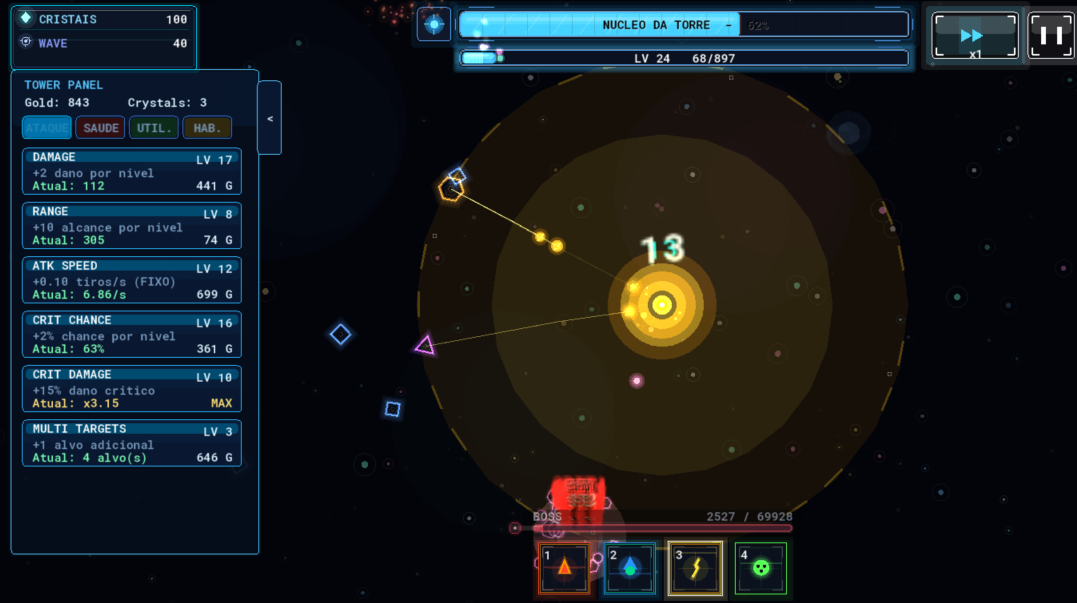Purchase the CRIT CHANCE upgrade

[x=132, y=335]
